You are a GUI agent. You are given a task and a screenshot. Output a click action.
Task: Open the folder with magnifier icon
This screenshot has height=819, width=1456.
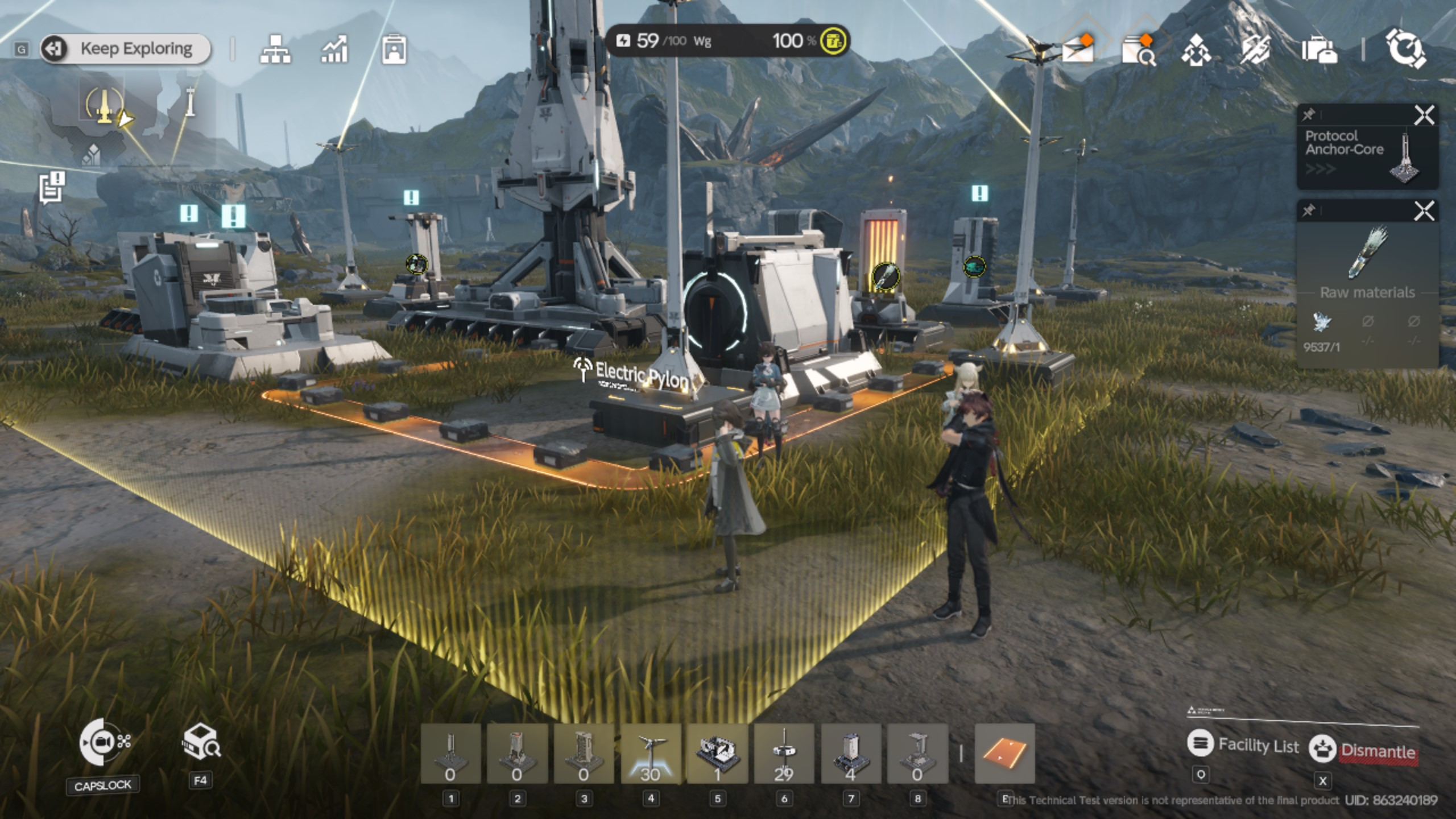(x=1138, y=49)
